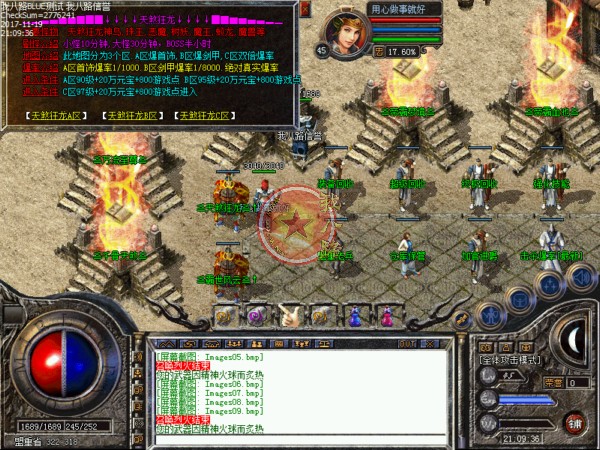Click the crescent moon day-night orb
Screen dimensions: 600x450
point(572,338)
